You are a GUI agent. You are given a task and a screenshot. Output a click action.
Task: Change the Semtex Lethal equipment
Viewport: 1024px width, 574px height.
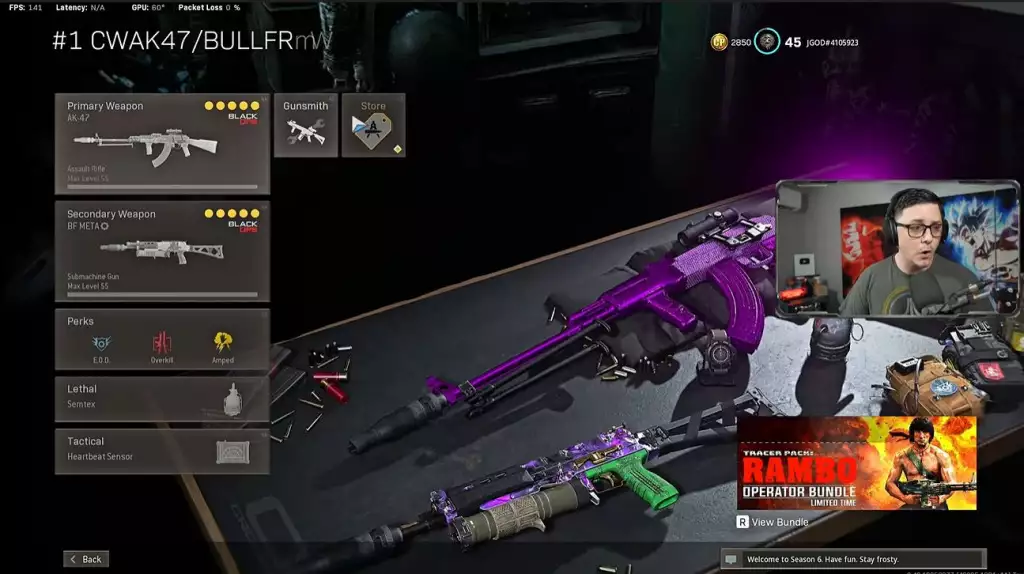click(162, 398)
